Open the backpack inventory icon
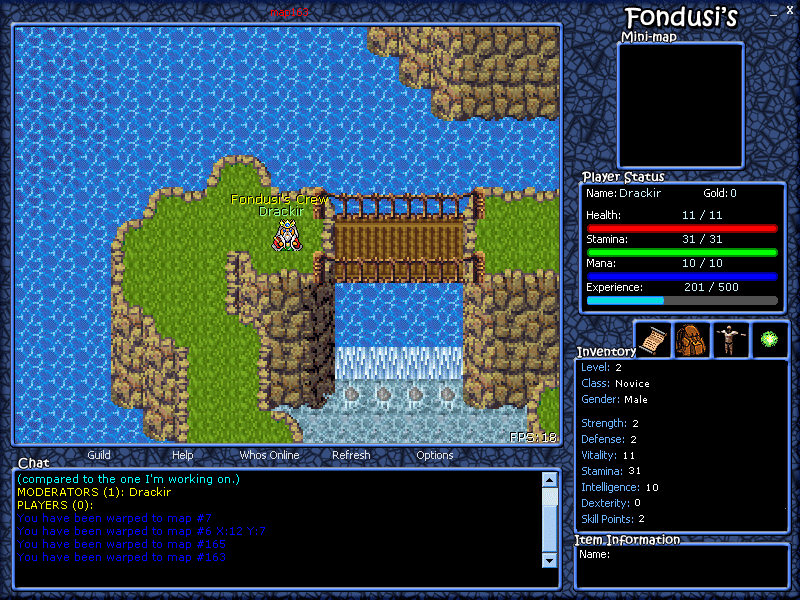 pyautogui.click(x=692, y=340)
